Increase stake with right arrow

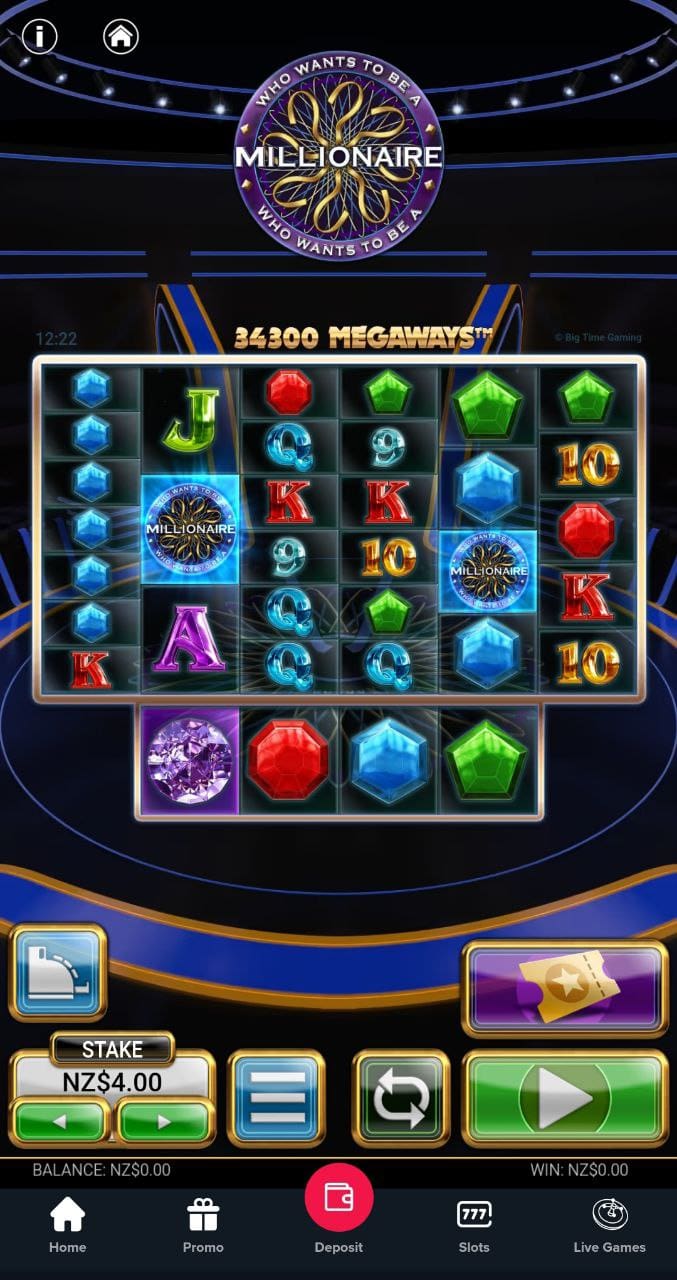tap(164, 1122)
